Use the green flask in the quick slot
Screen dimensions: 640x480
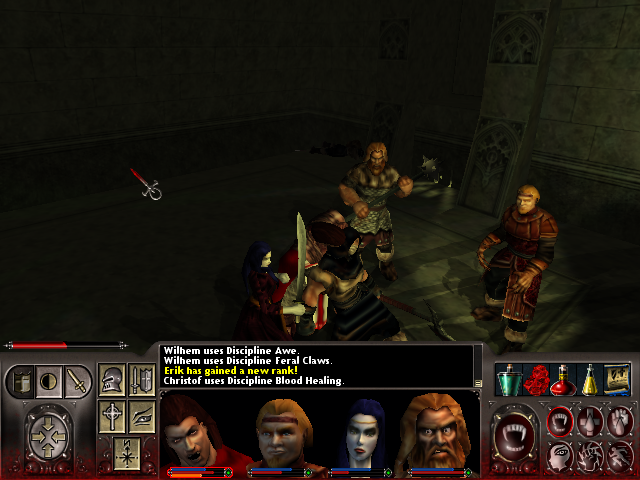click(508, 380)
